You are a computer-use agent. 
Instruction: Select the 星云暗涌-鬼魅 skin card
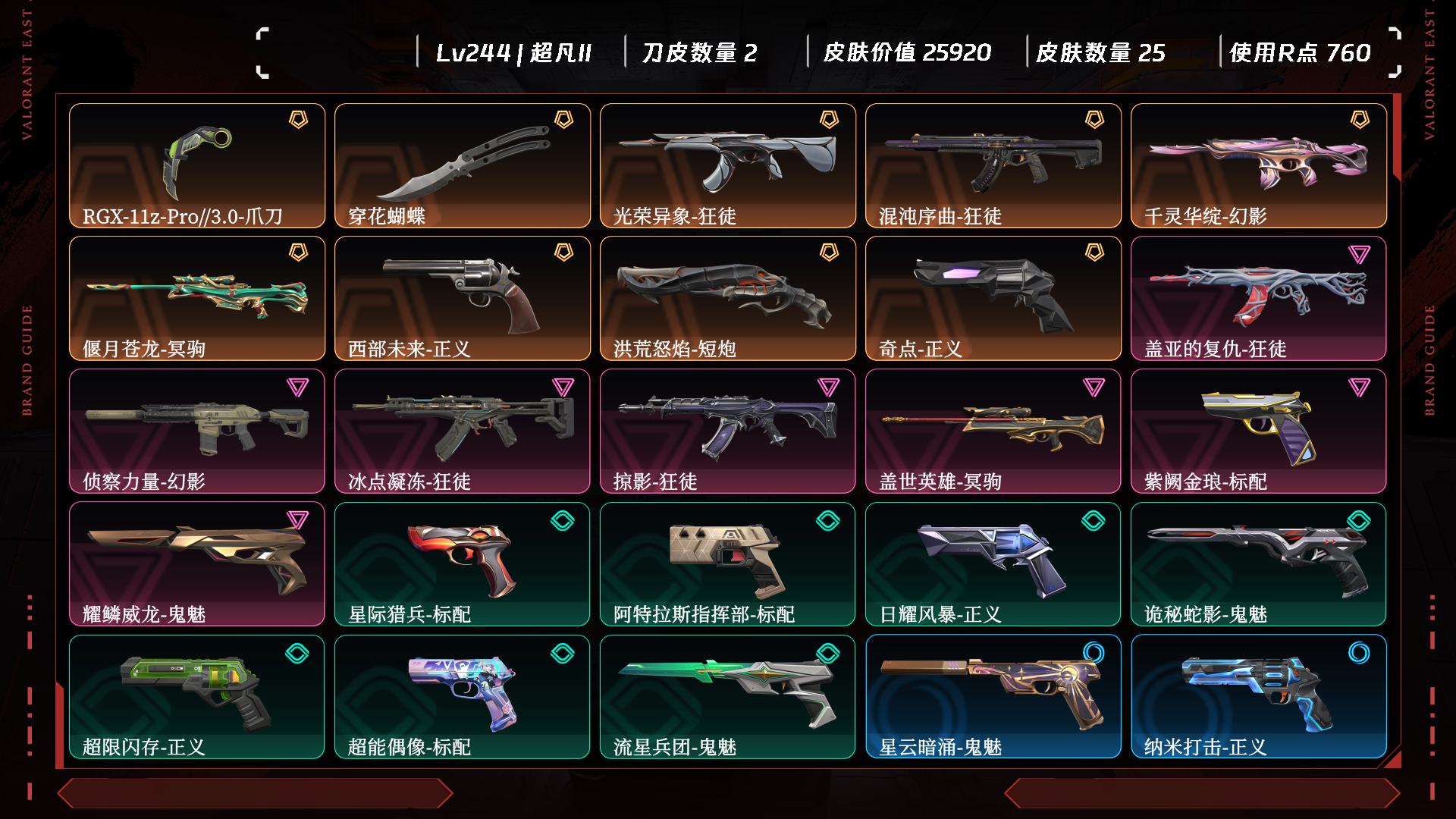pos(993,696)
